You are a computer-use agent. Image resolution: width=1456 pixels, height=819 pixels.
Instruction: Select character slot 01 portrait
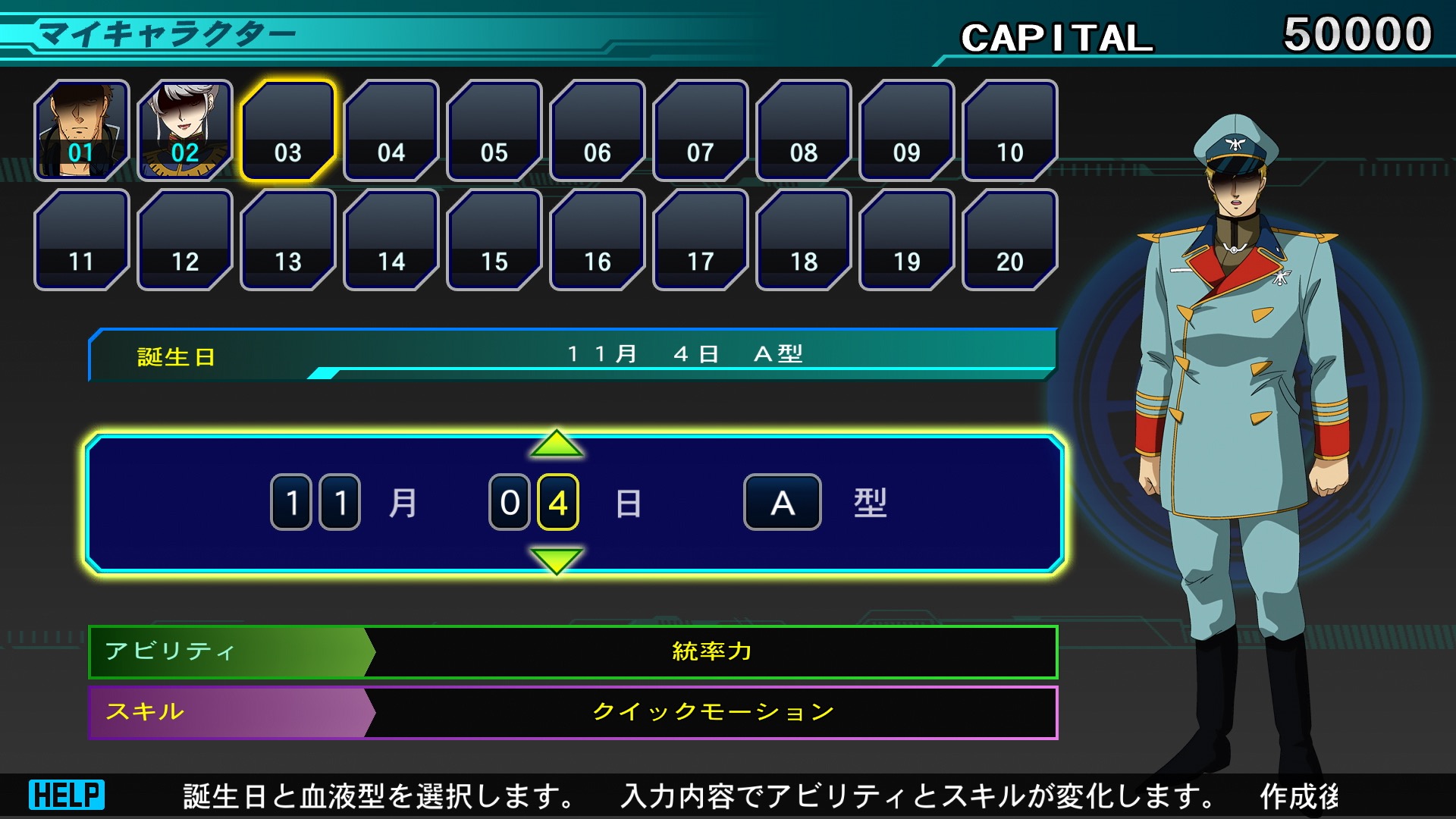coord(82,130)
